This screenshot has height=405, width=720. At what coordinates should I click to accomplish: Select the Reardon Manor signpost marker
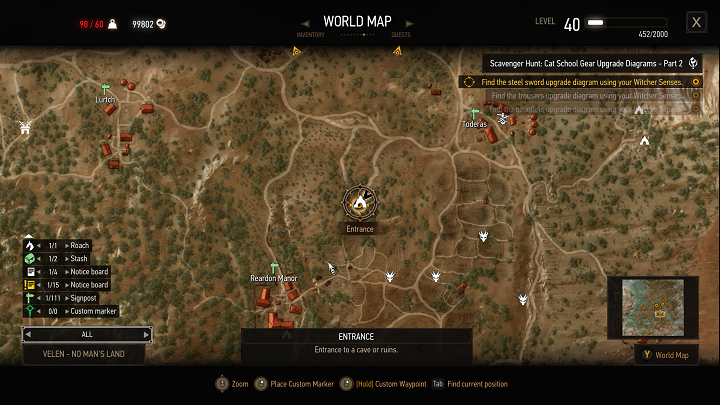click(x=273, y=268)
